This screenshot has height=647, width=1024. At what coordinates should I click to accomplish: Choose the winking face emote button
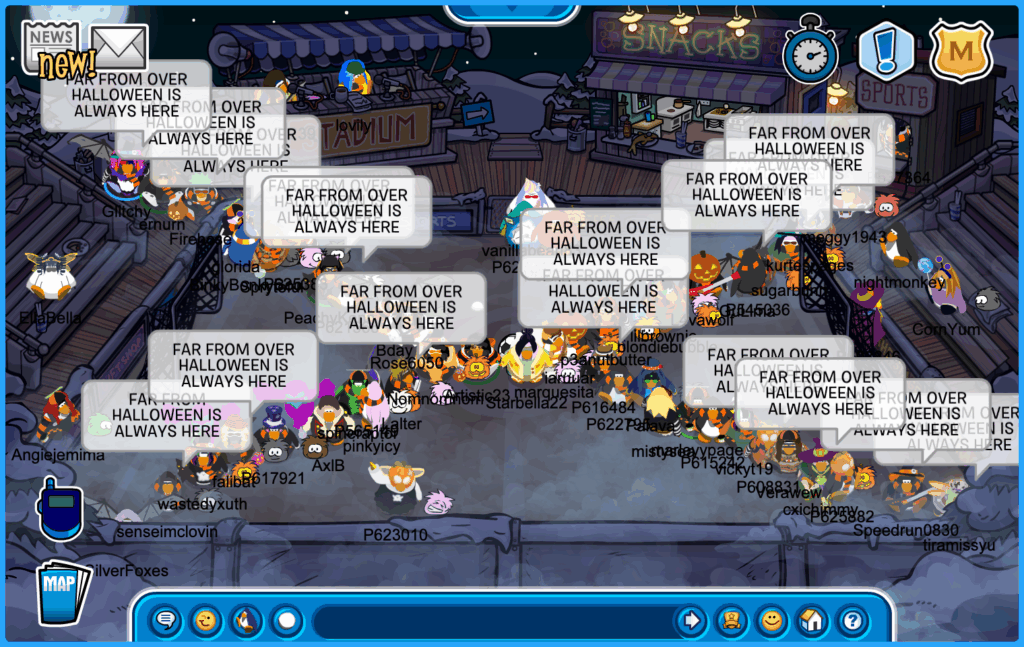tap(206, 621)
